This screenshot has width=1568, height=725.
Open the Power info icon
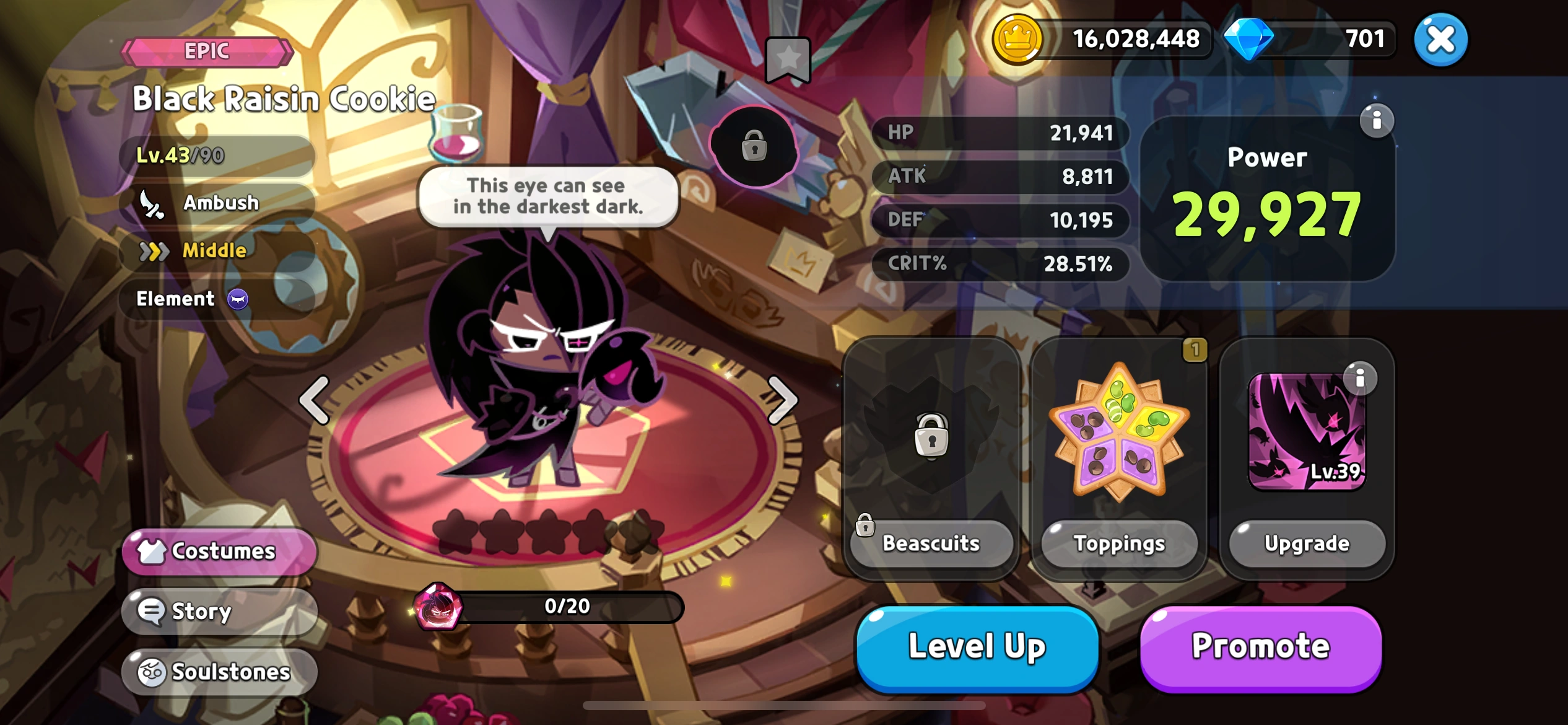tap(1379, 121)
